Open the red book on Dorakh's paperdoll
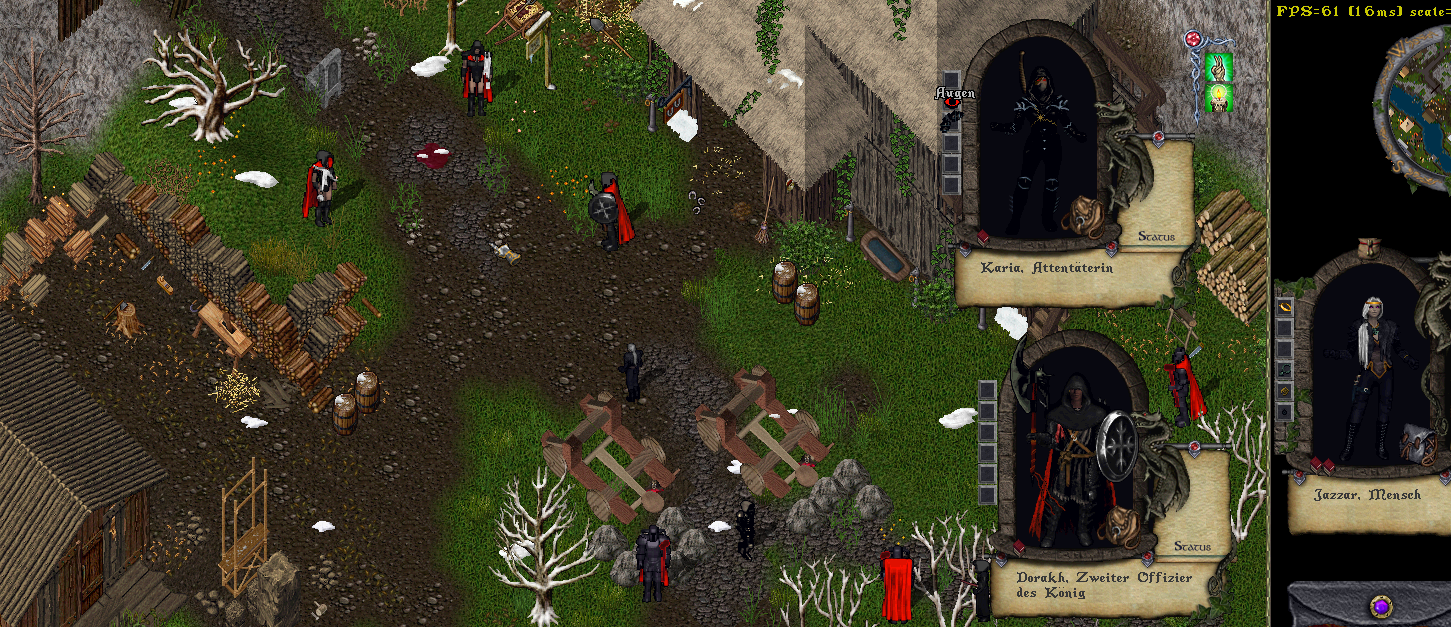The image size is (1451, 627). (x=1017, y=546)
